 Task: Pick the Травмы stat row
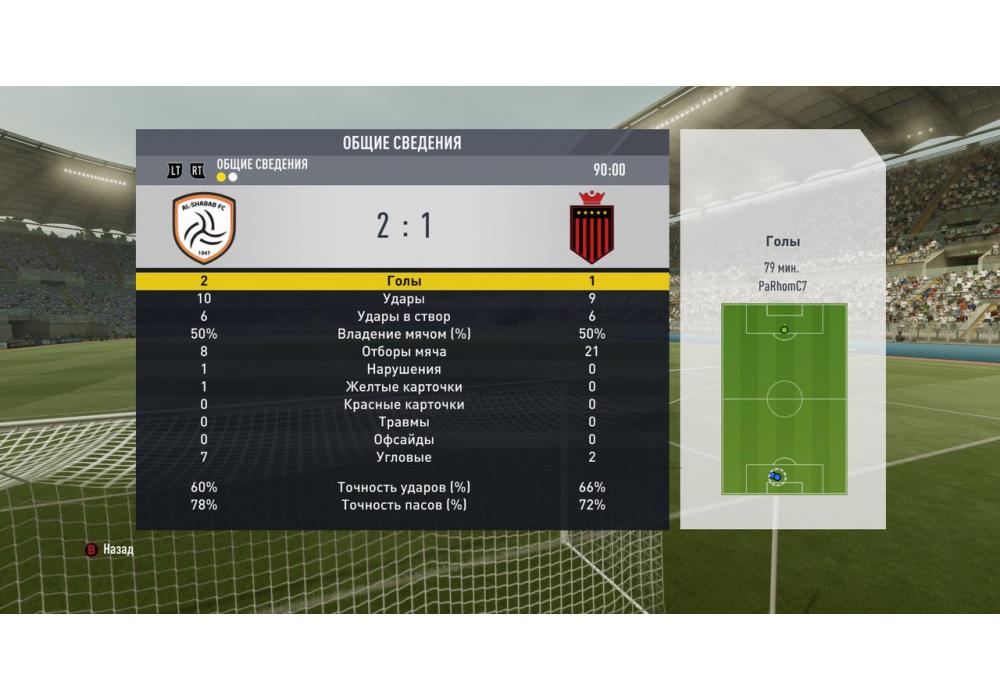coord(403,422)
